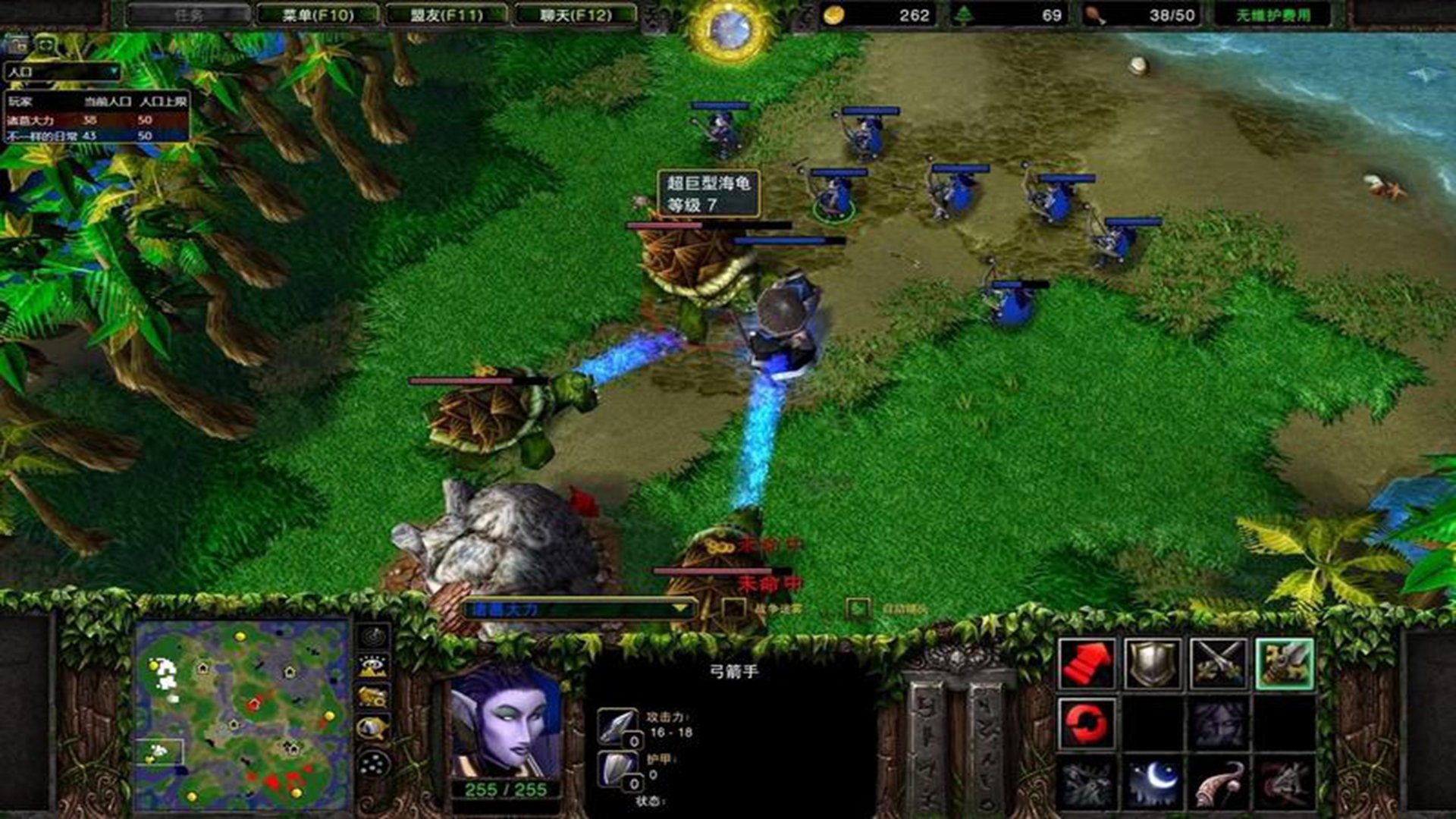Click the minimap signal ping button
This screenshot has height=819, width=1456.
(373, 635)
